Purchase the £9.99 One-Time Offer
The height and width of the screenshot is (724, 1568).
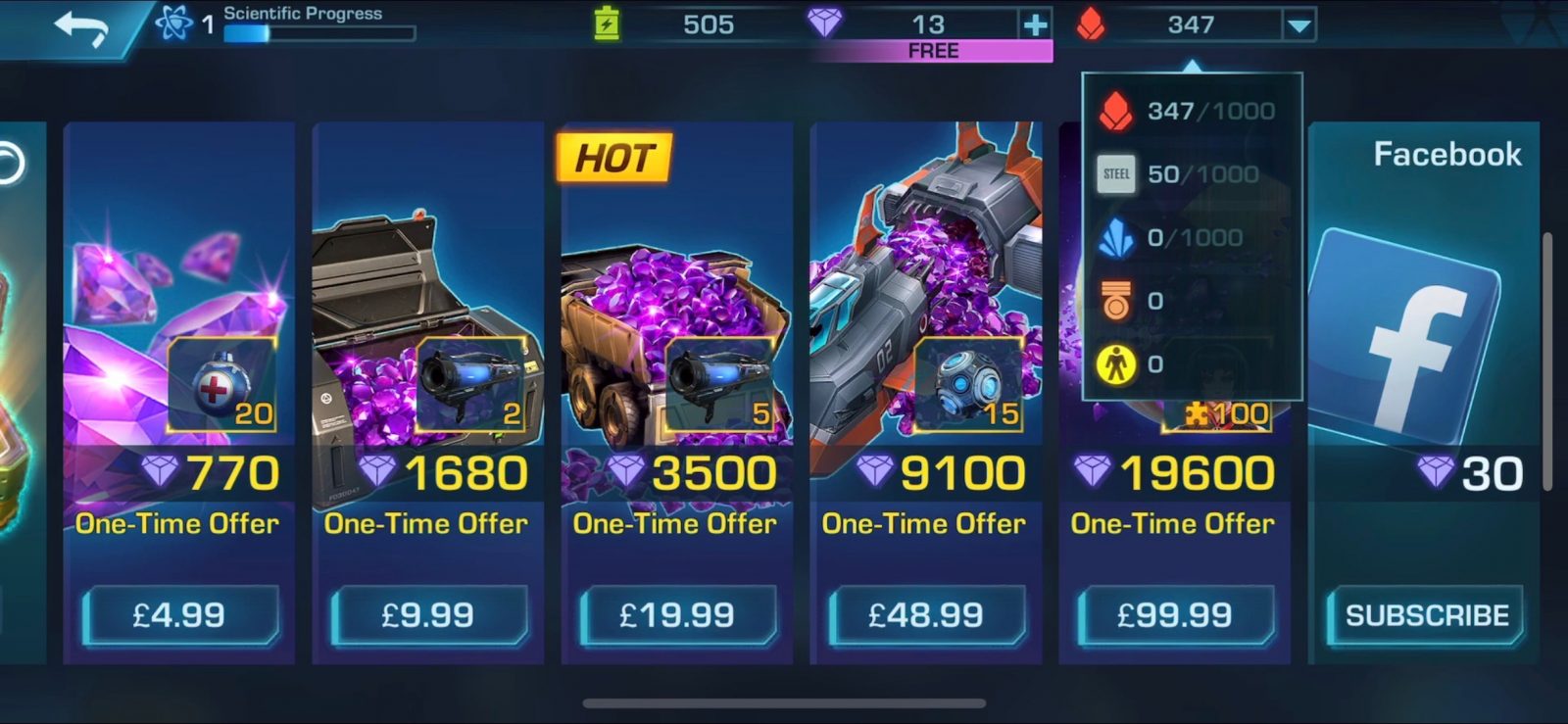pos(428,615)
